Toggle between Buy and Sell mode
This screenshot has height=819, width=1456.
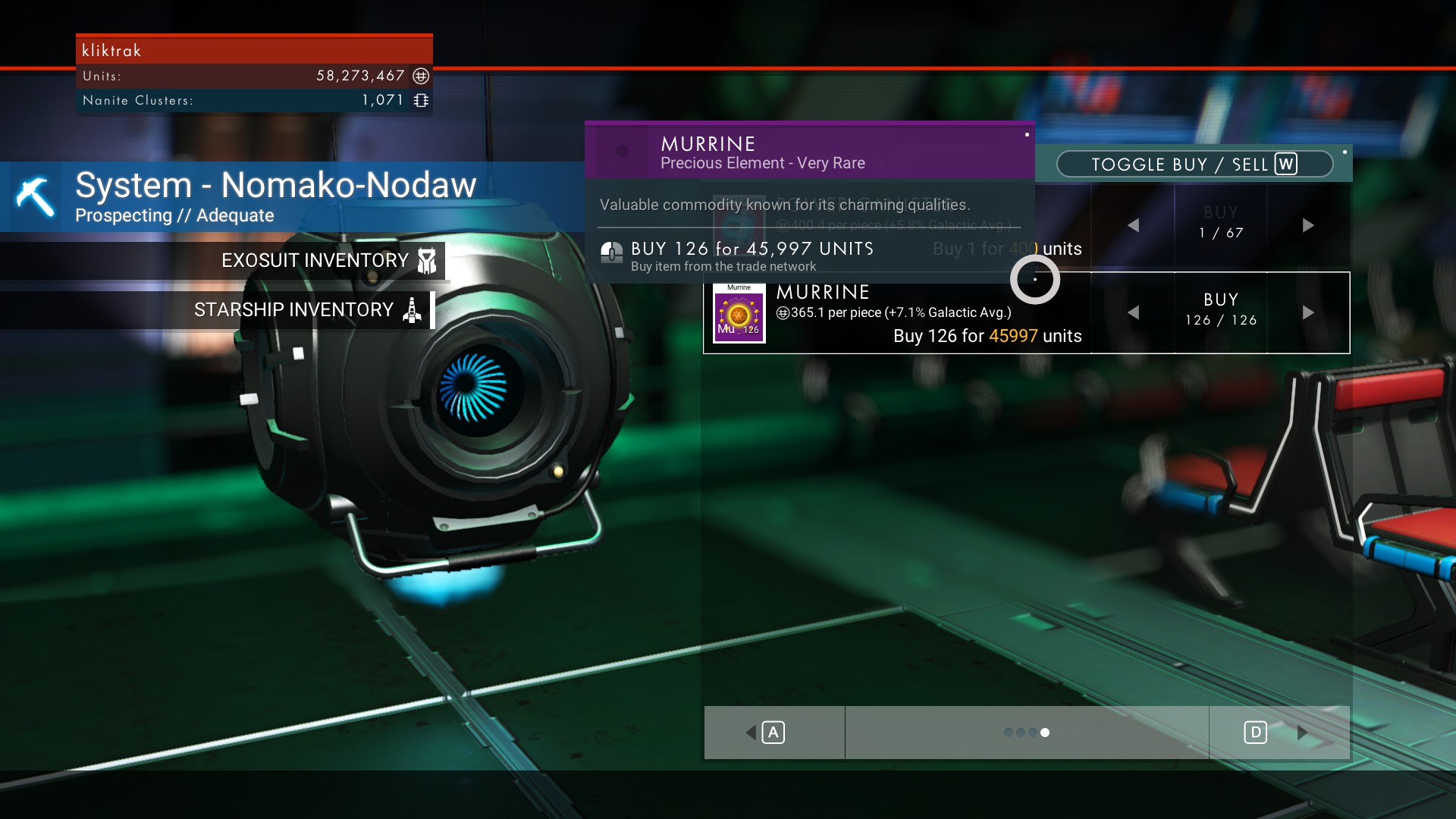click(x=1194, y=165)
